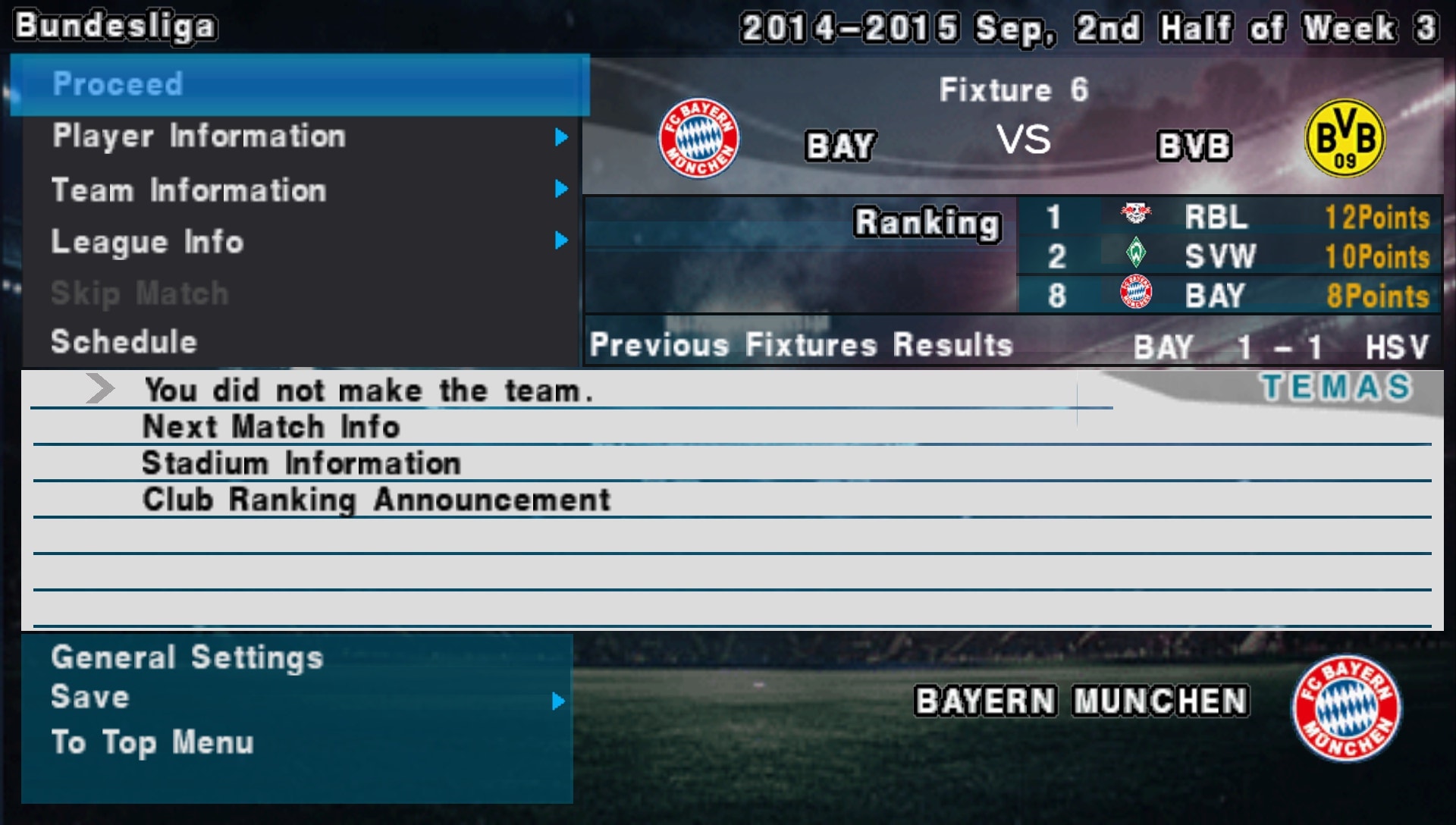Select Proceed from the menu

click(x=118, y=84)
